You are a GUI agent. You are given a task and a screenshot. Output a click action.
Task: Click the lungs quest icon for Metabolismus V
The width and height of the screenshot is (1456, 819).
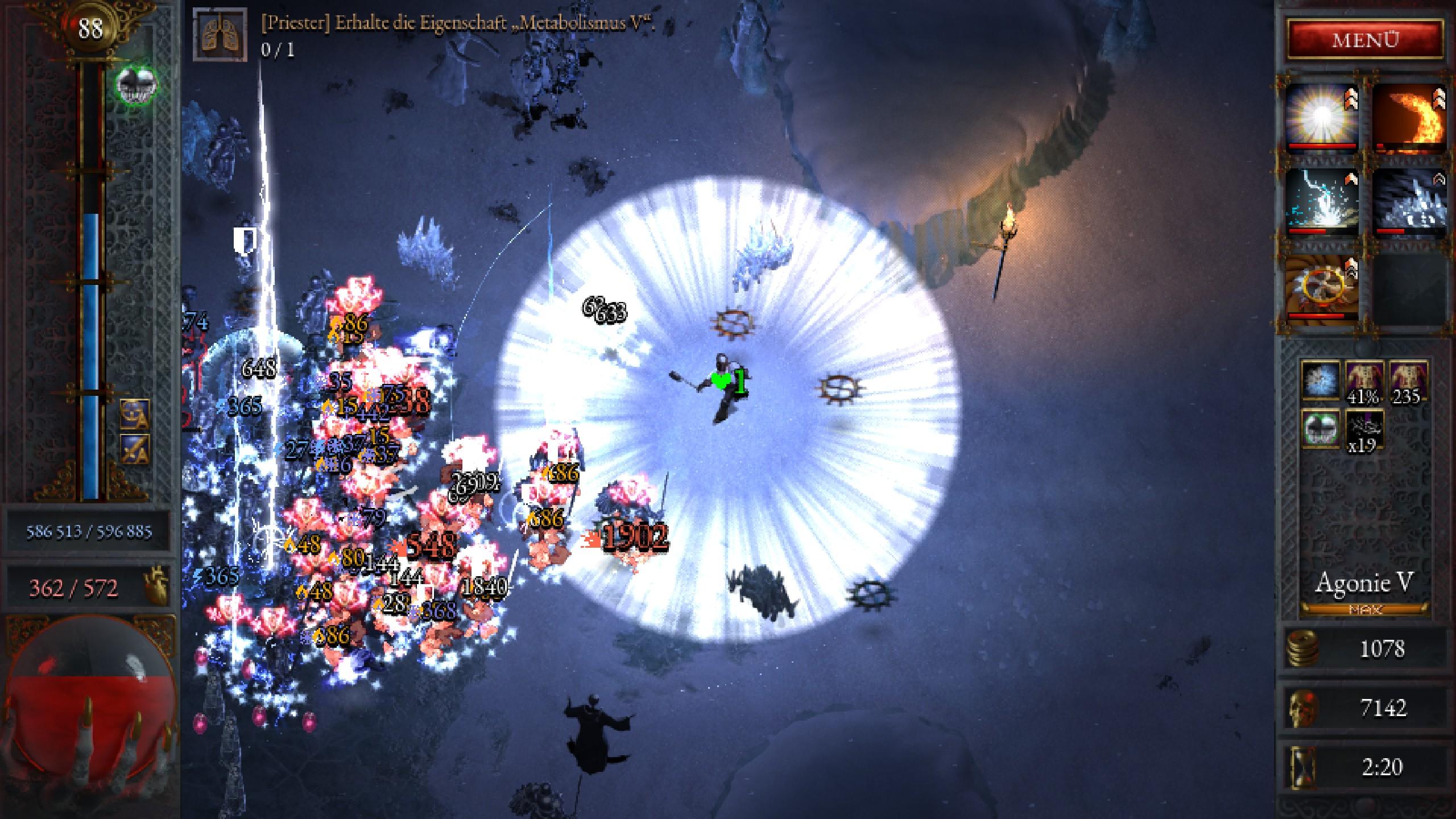220,34
